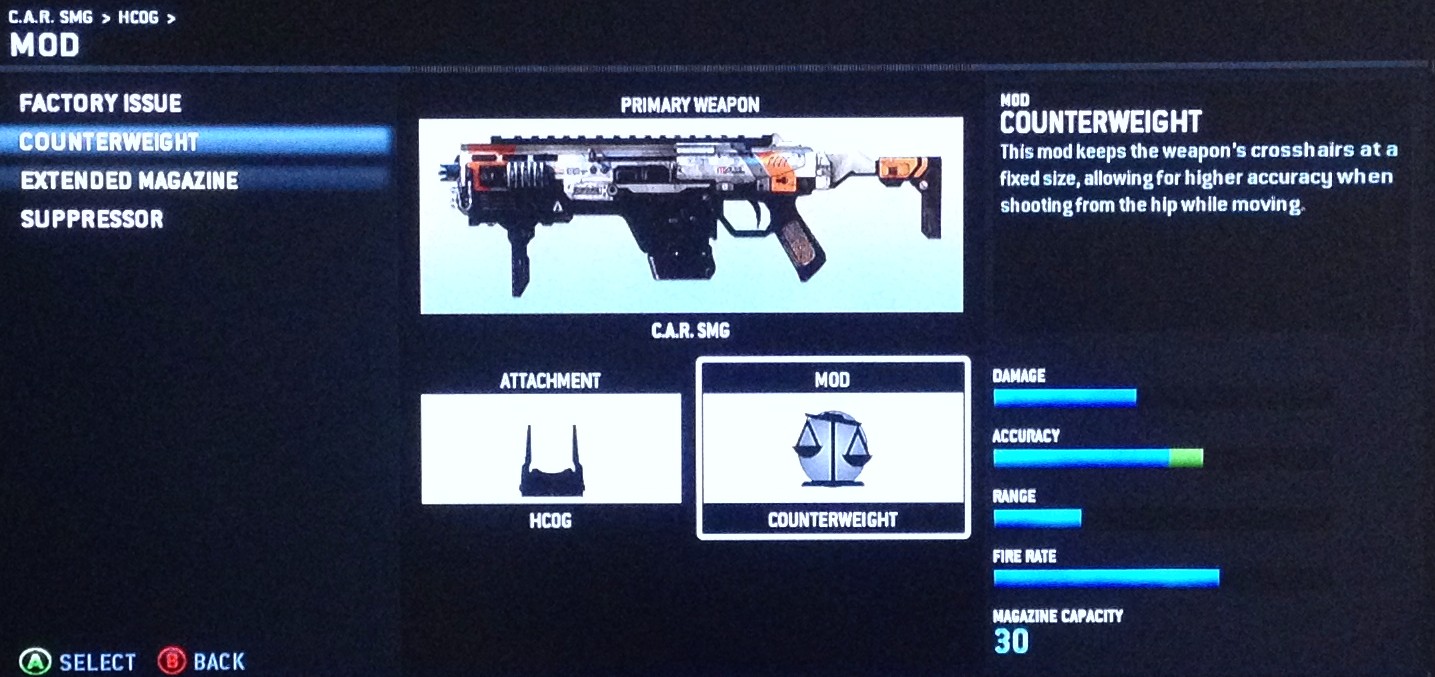Select the Factory Issue mod option
1435x677 pixels.
pos(100,103)
